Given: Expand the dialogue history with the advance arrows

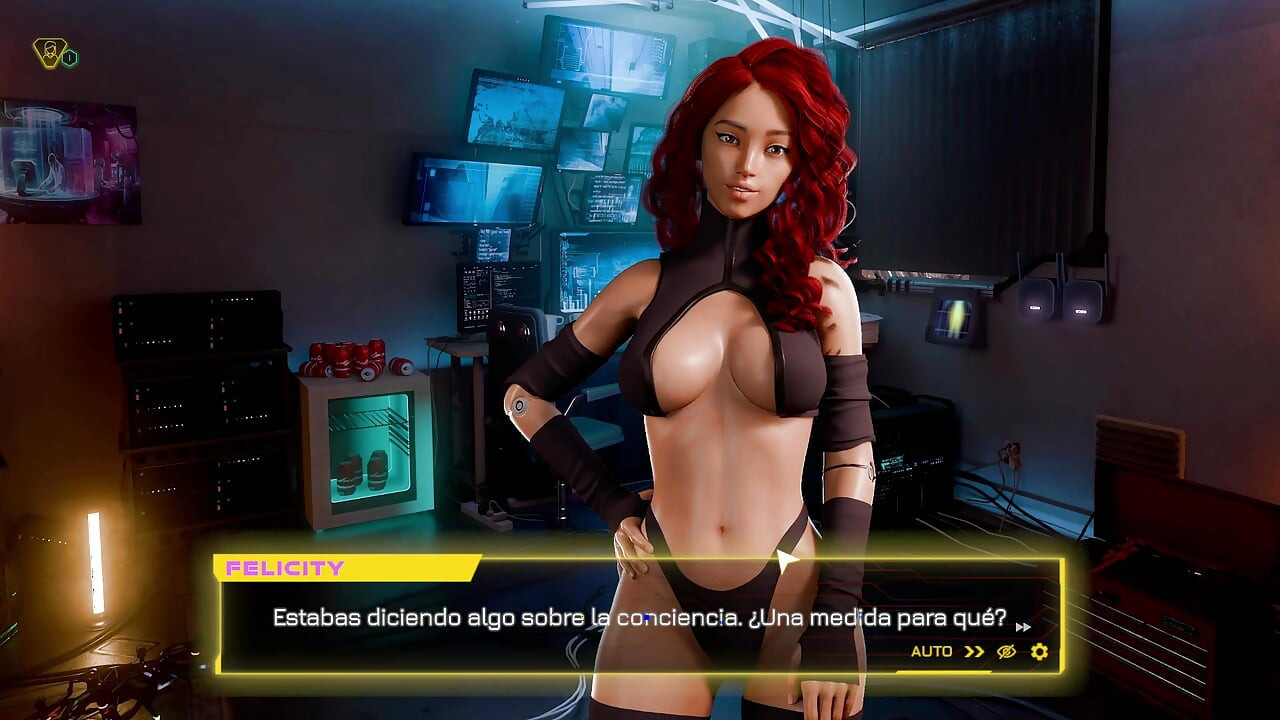Looking at the screenshot, I should point(1023,627).
